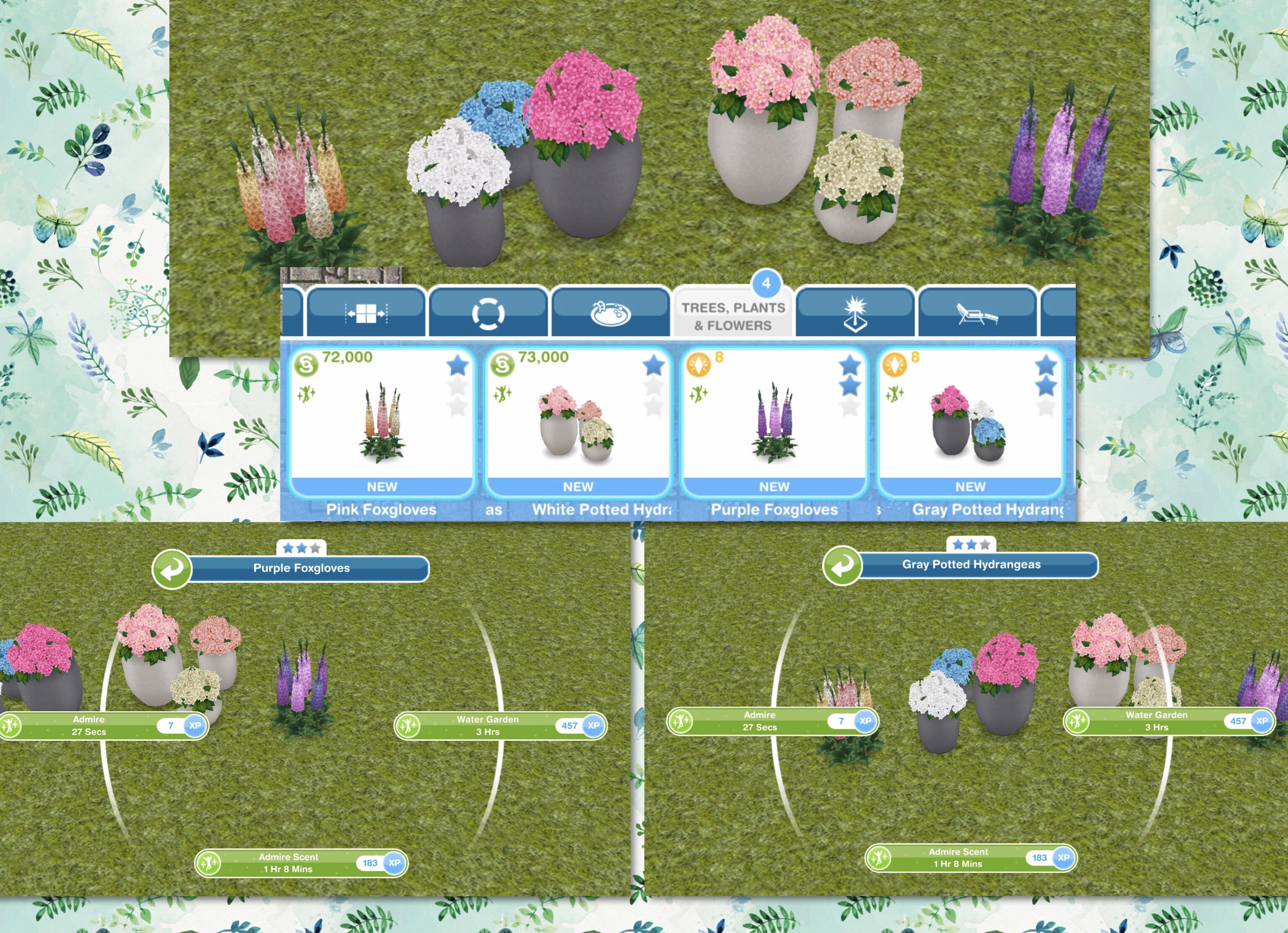This screenshot has height=933, width=1288.
Task: Go back from the Gray Potted Hydrangeas menu
Action: [842, 565]
